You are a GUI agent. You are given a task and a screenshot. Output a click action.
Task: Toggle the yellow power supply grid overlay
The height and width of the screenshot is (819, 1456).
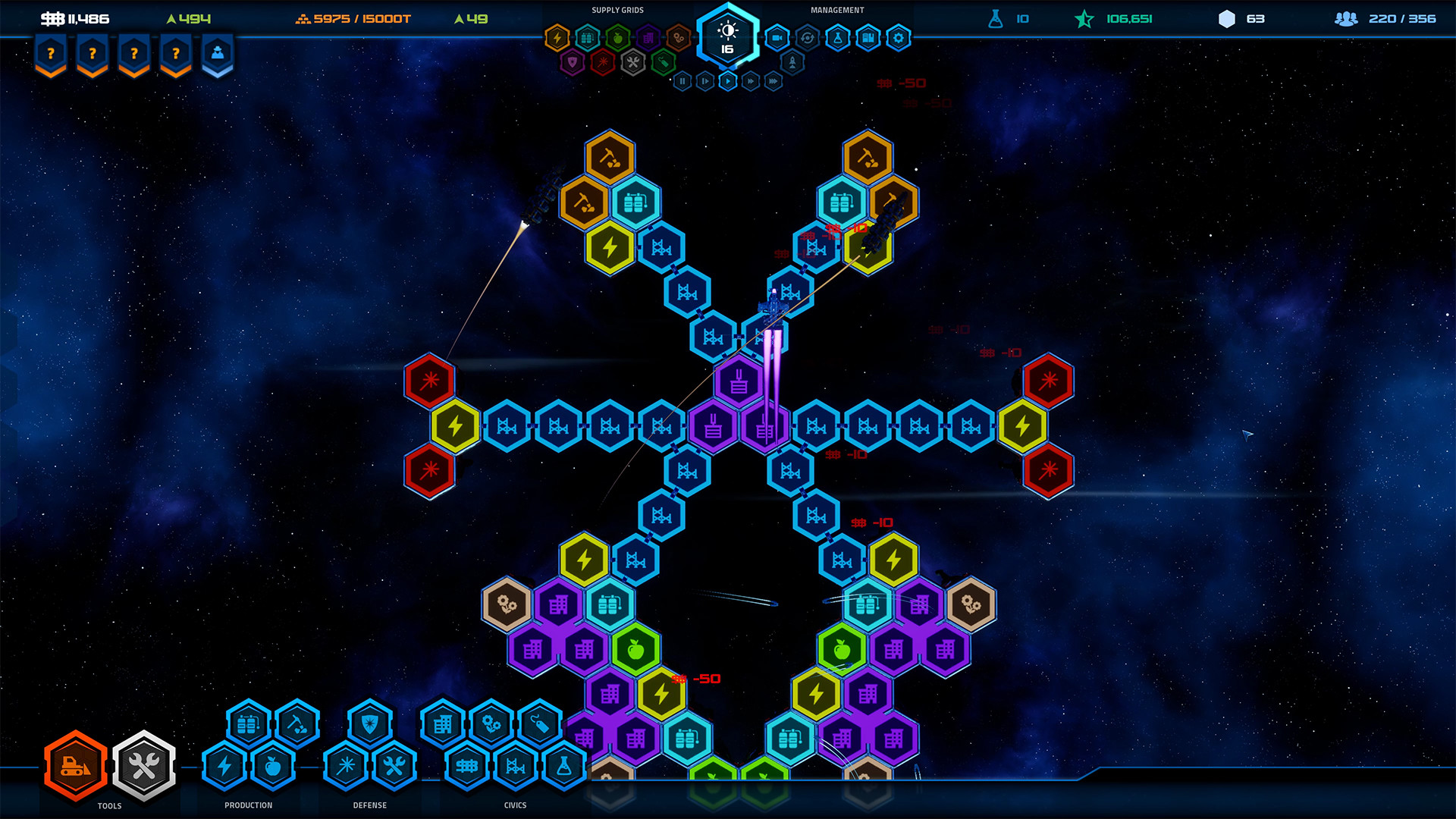[x=557, y=36]
